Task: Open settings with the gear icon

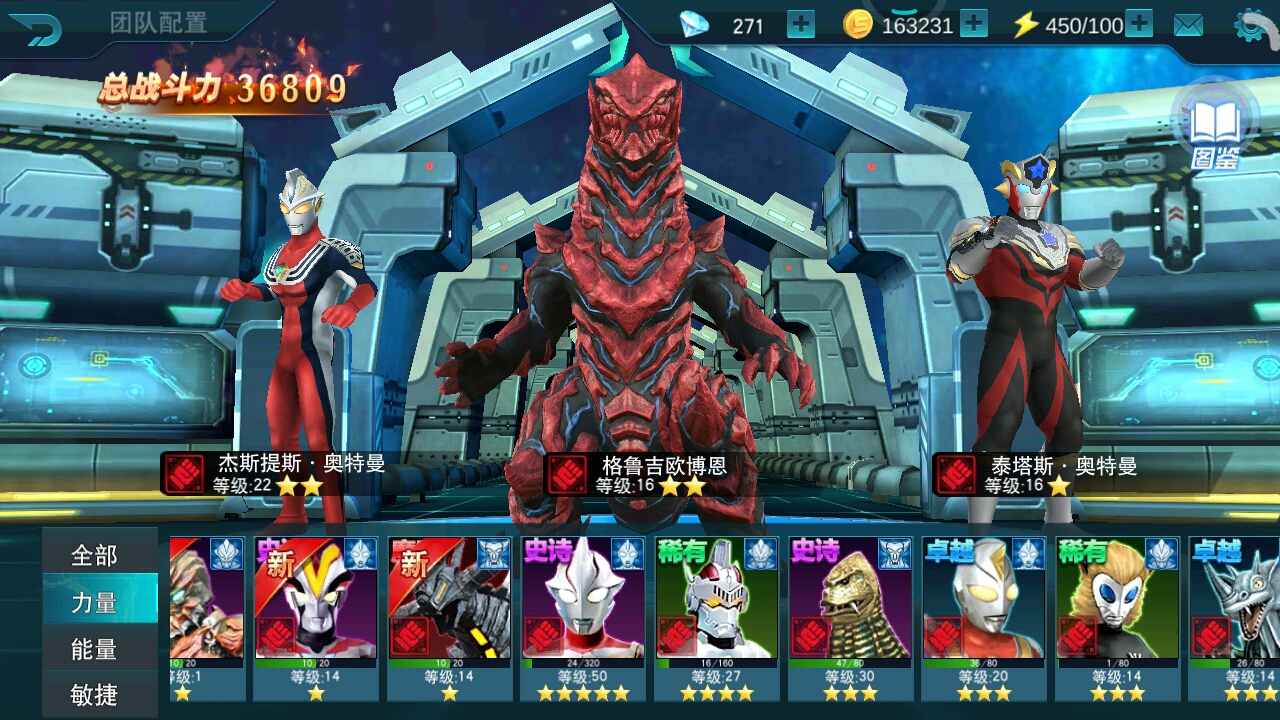Action: [x=1254, y=26]
